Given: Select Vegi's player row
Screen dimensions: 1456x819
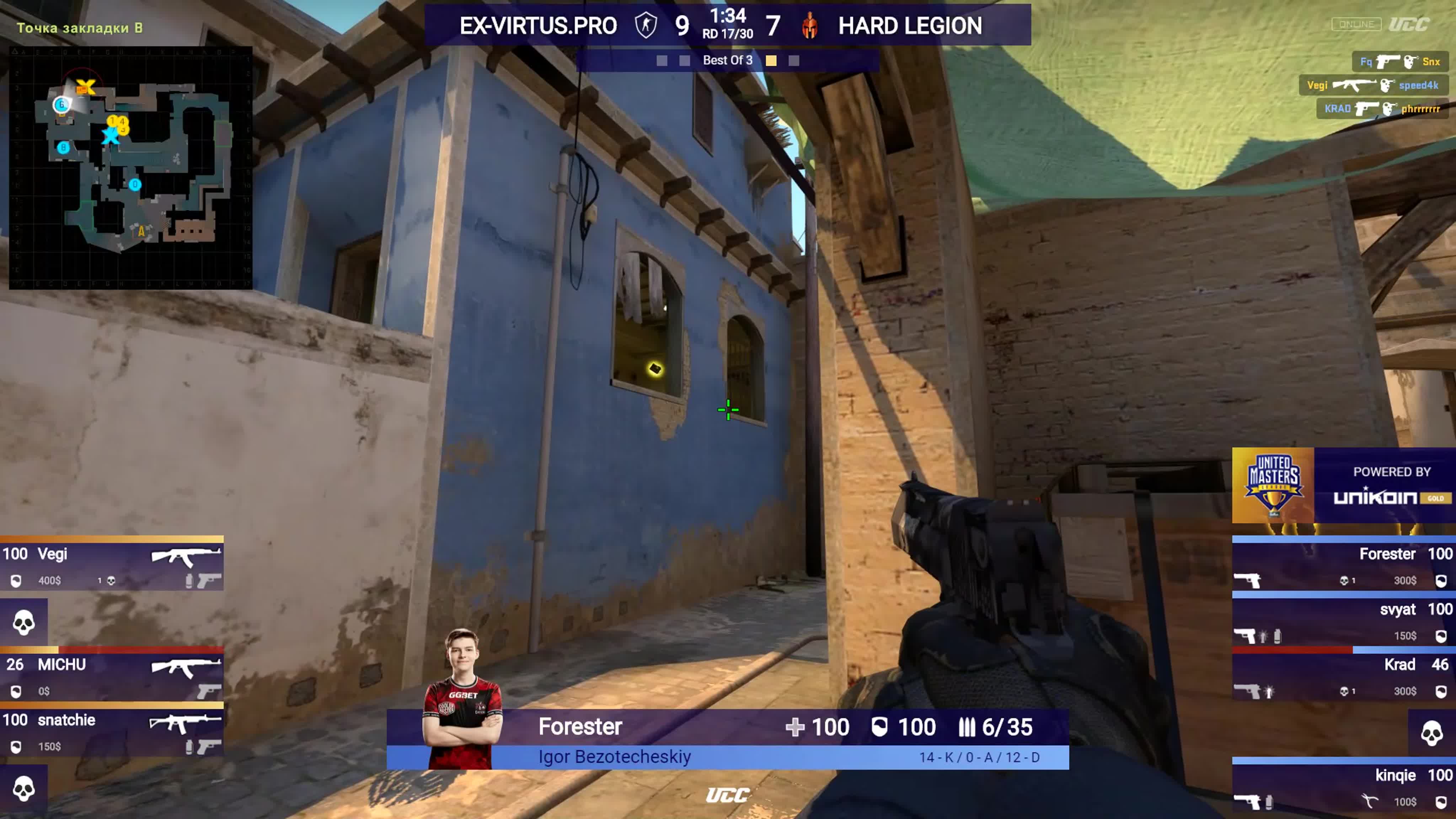Looking at the screenshot, I should 112,565.
